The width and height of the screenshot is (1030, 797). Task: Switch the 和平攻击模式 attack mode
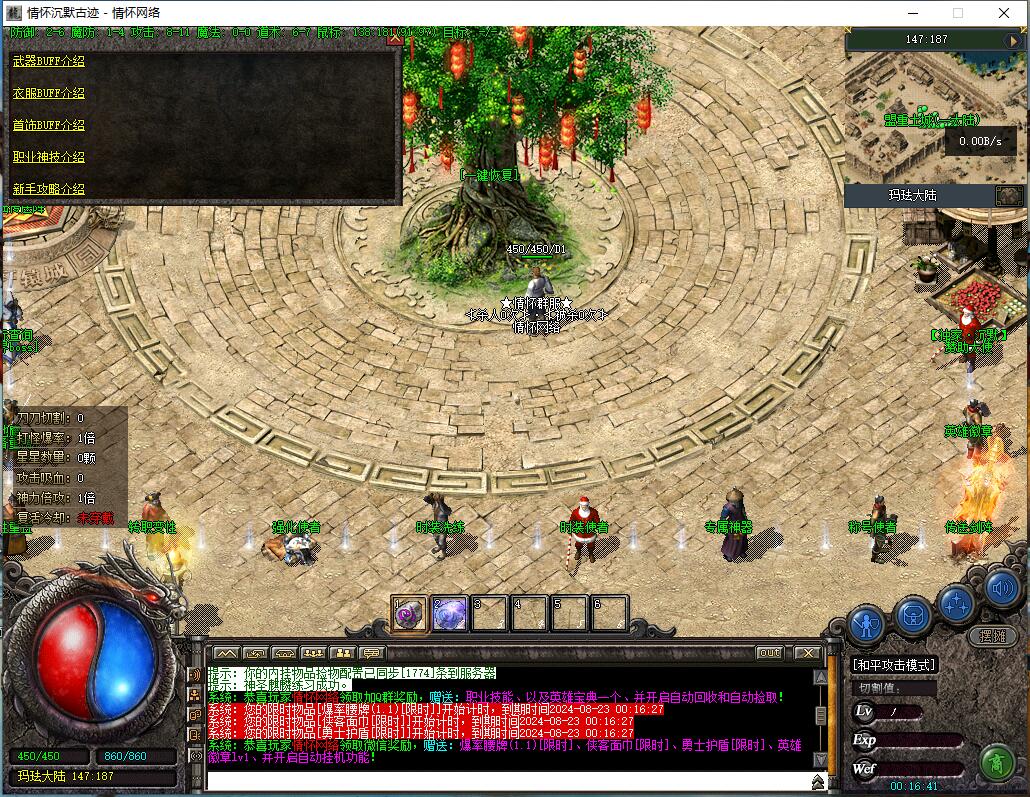[894, 665]
